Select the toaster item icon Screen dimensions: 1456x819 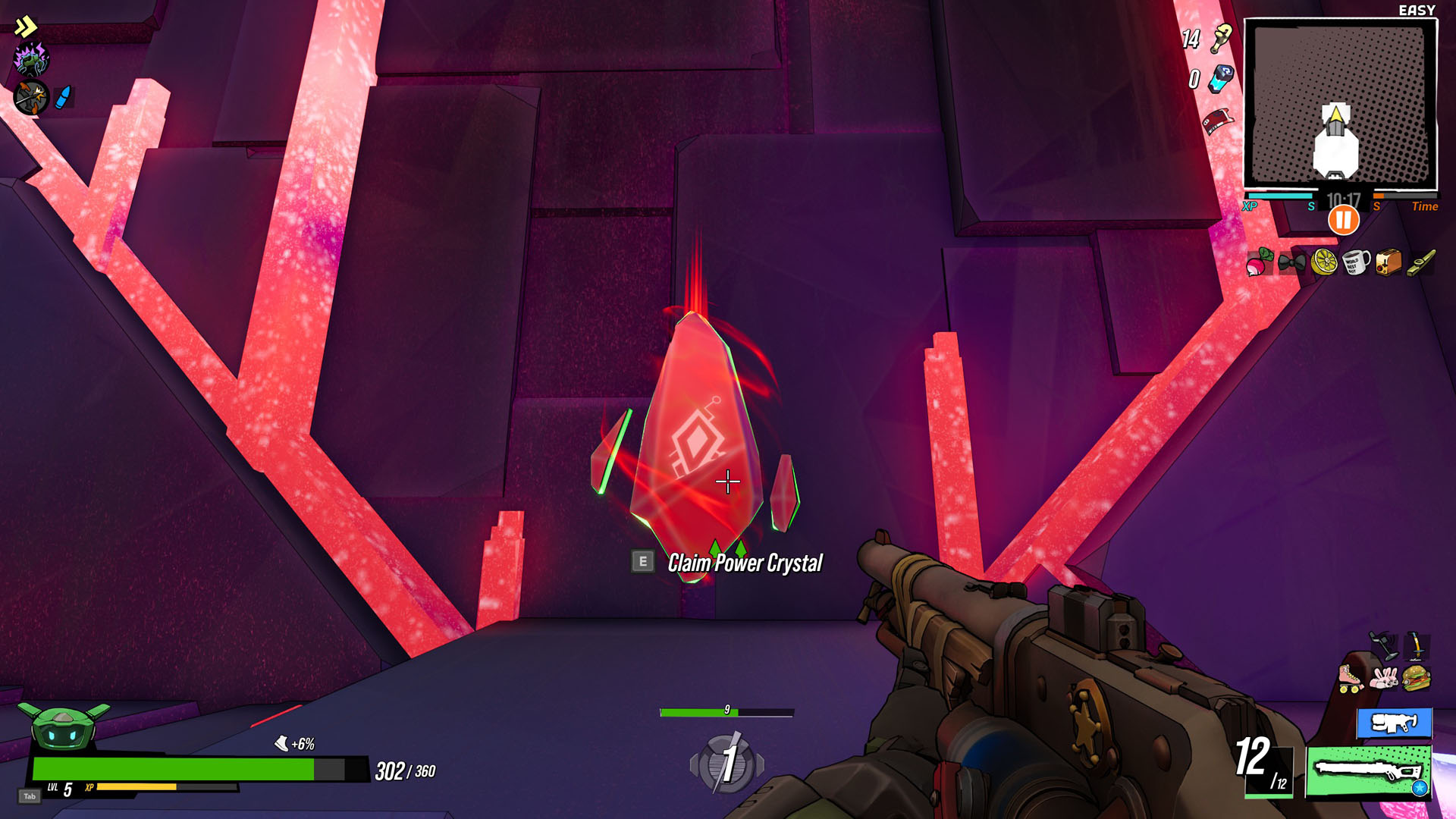(x=1388, y=262)
